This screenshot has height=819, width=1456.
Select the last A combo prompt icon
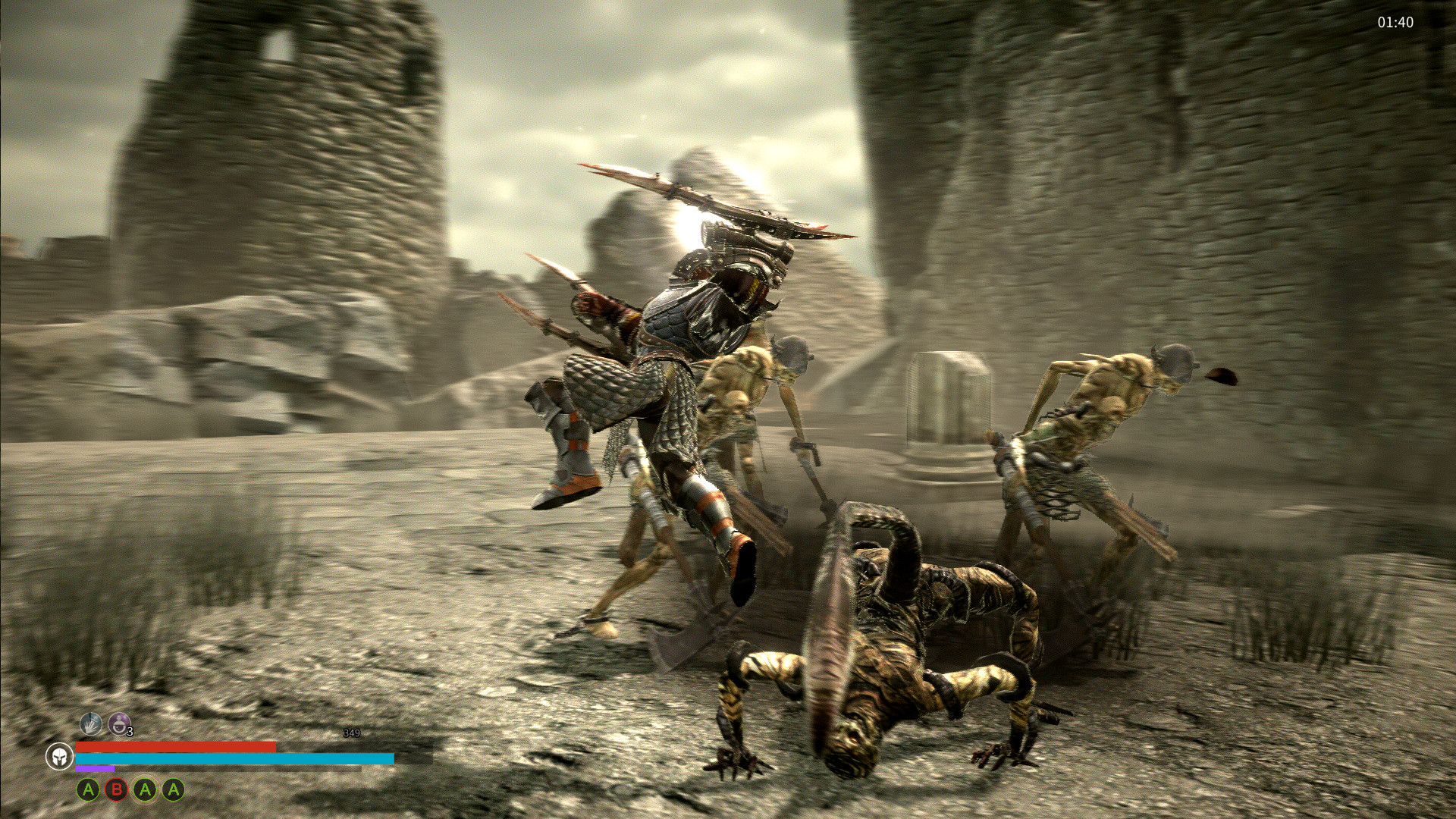tap(173, 790)
